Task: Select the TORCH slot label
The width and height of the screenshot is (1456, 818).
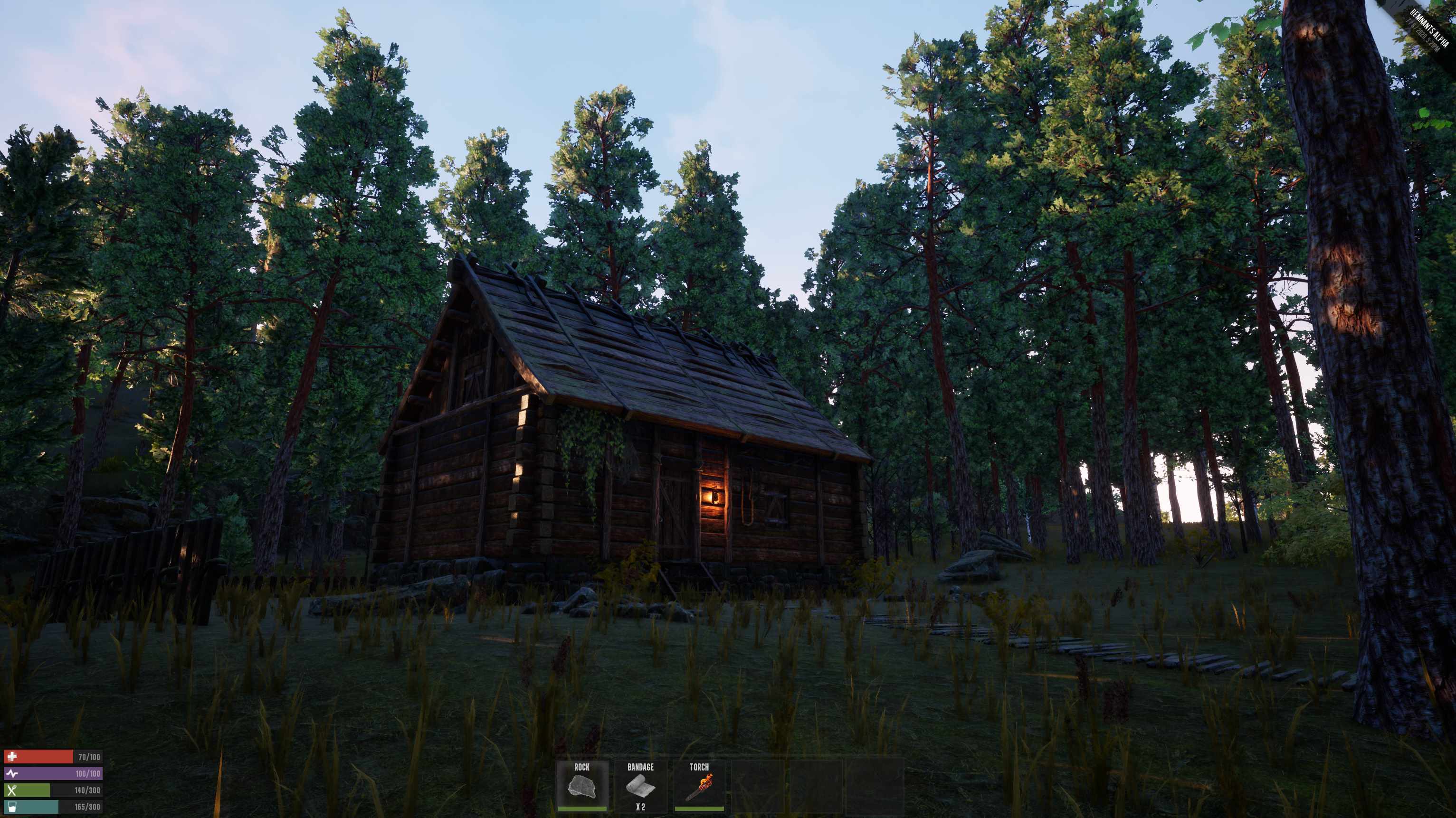Action: 699,767
